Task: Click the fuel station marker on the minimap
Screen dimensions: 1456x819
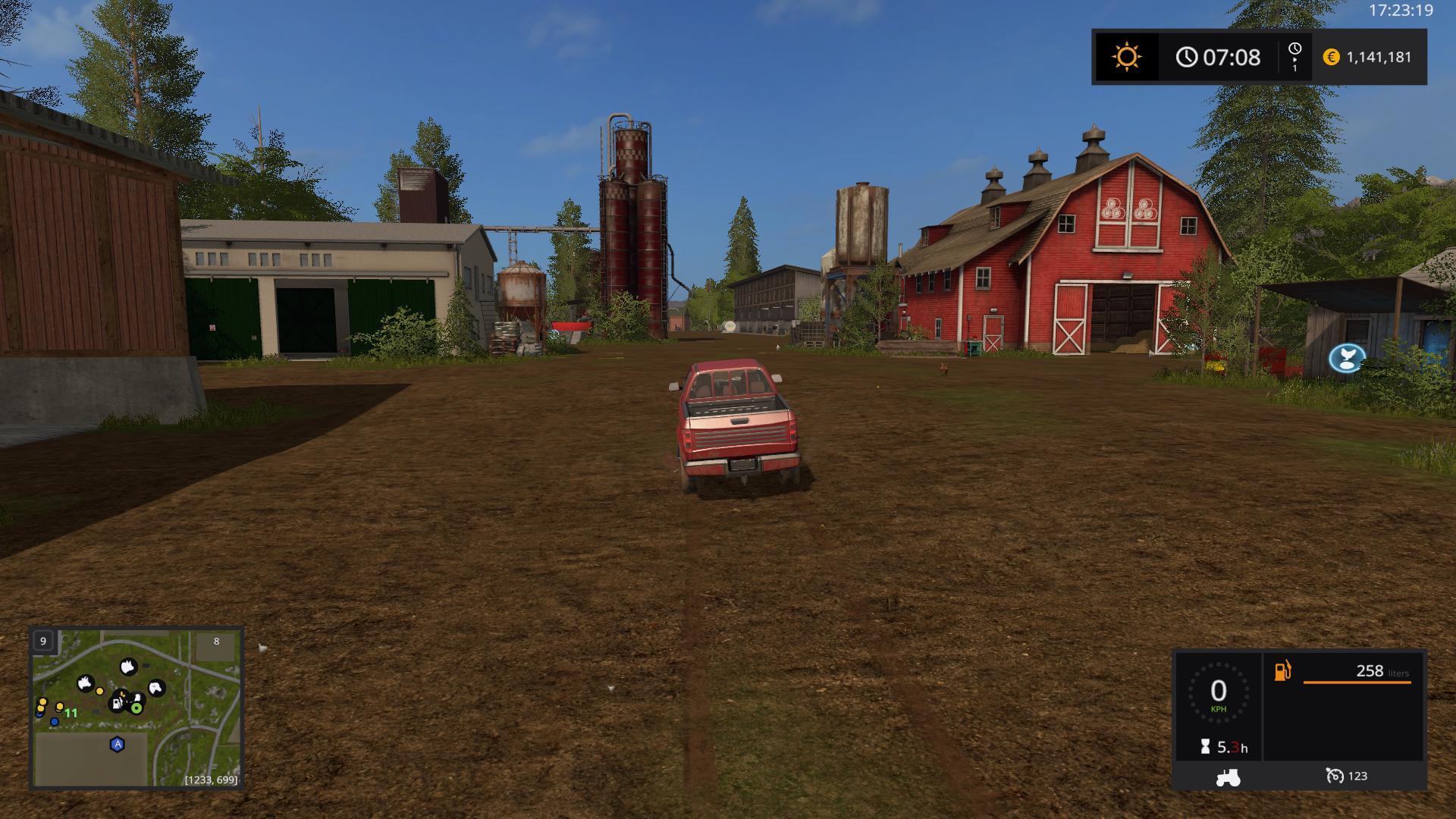Action: 118,703
